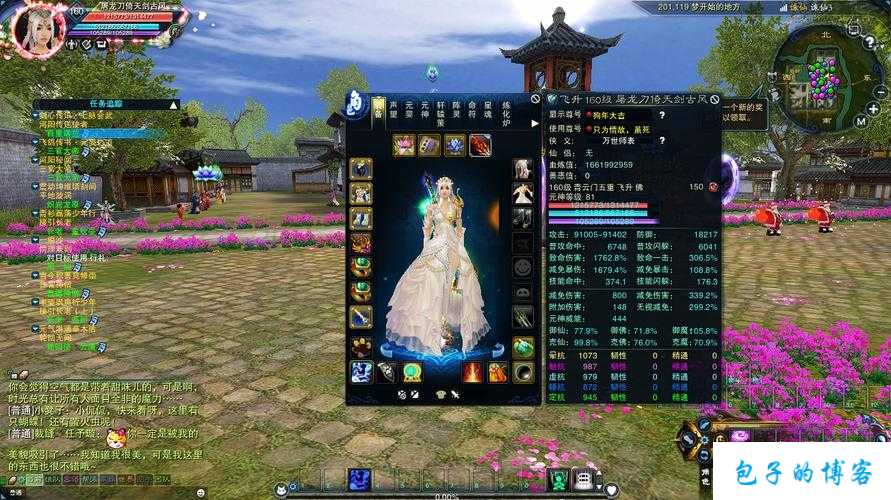Click the cat emoji chat message
This screenshot has width=891, height=500.
click(116, 438)
